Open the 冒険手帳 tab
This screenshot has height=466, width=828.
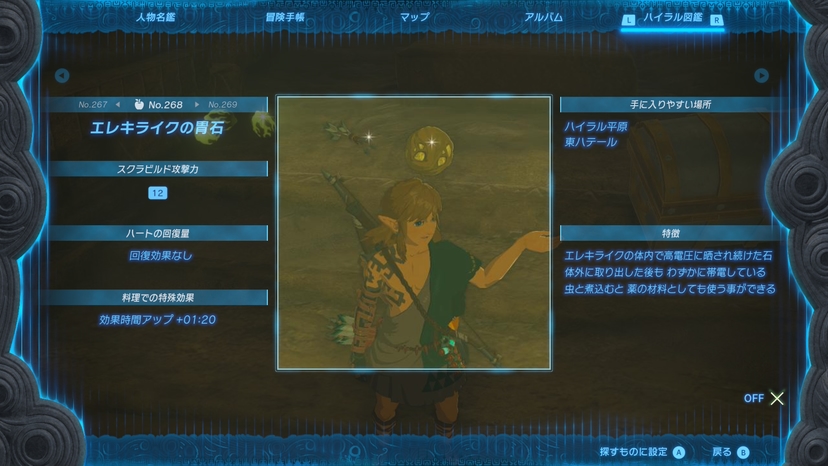(x=285, y=17)
